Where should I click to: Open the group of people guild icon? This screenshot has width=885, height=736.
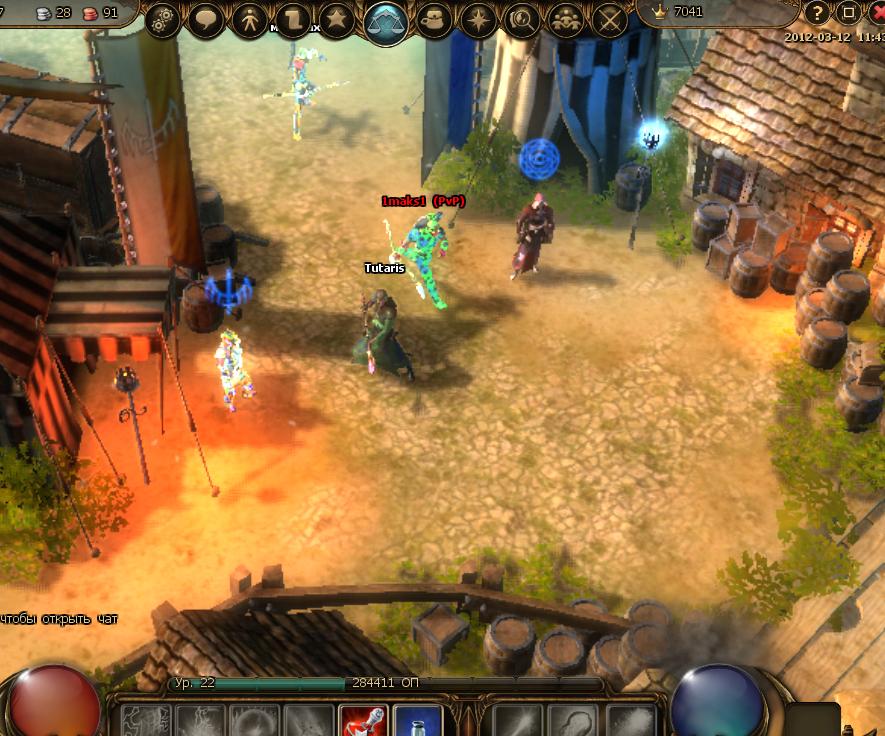(565, 20)
